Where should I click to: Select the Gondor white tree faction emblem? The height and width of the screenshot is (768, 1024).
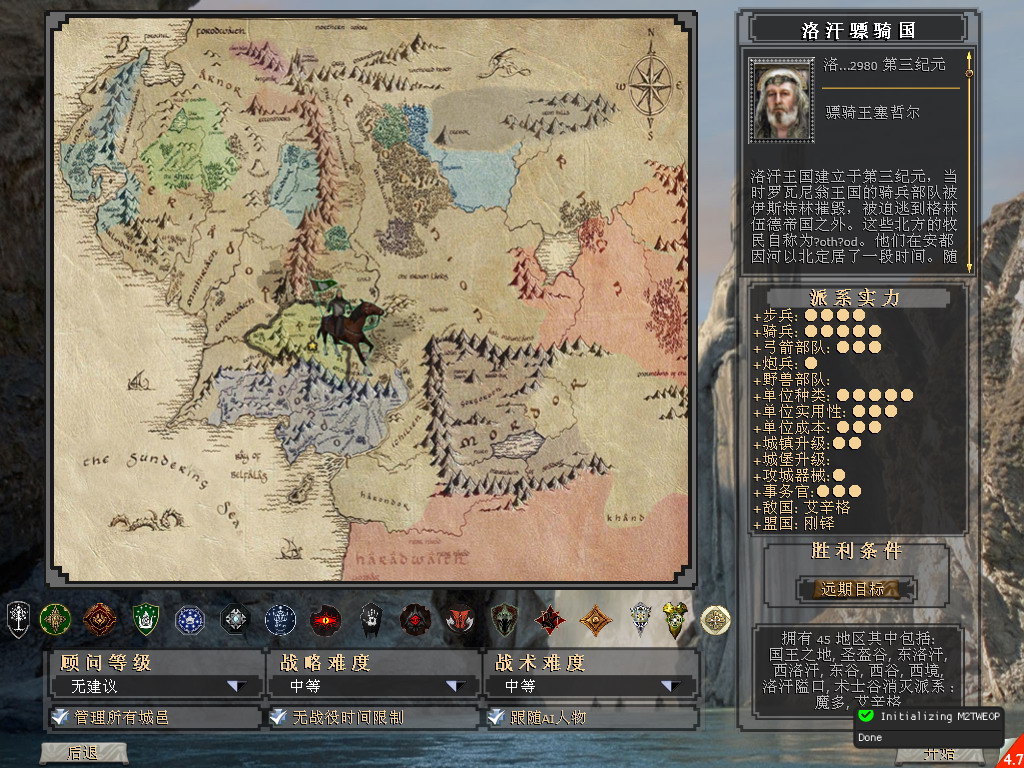(18, 619)
